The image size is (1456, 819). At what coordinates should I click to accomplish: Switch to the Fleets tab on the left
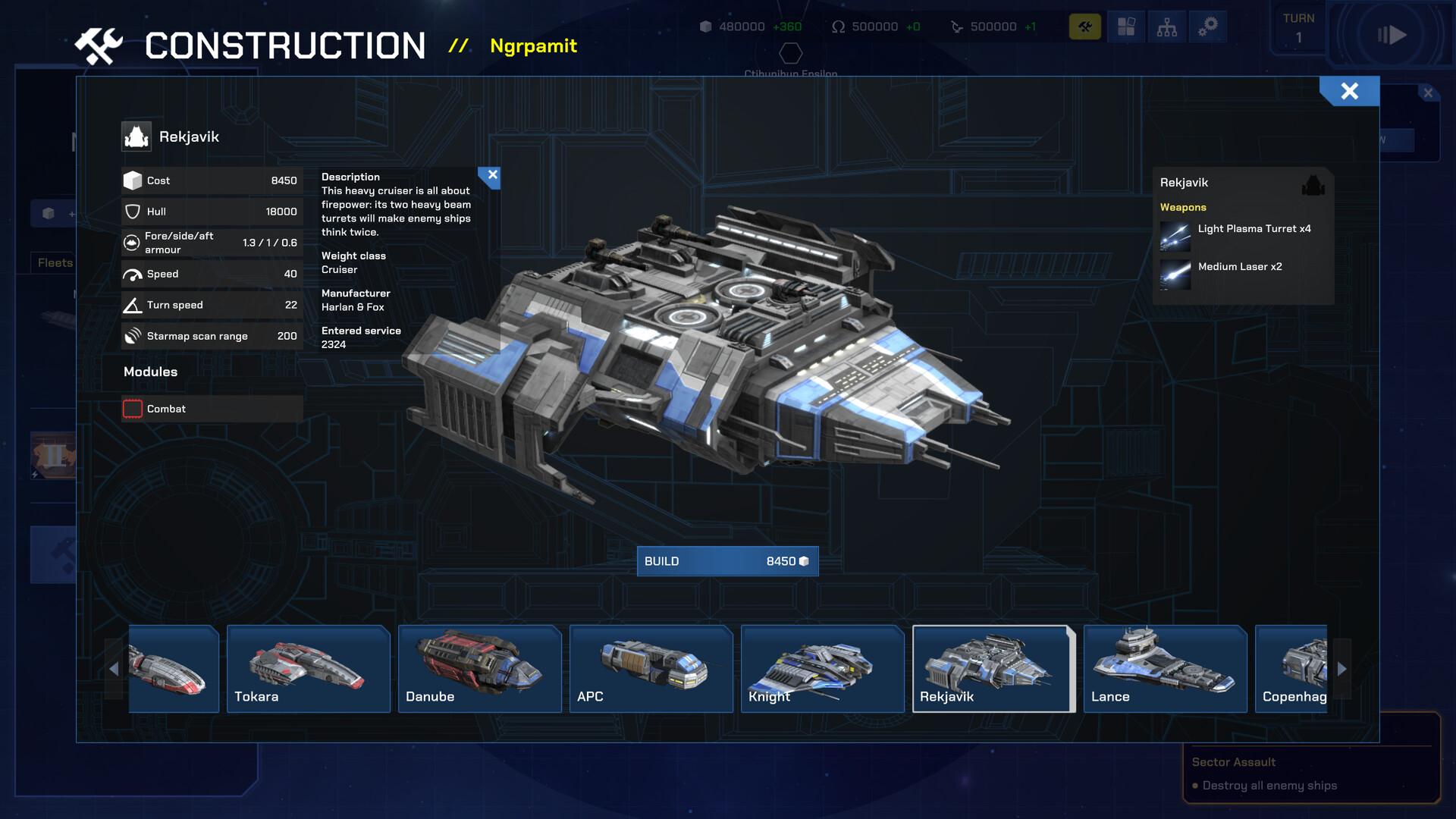coord(54,262)
